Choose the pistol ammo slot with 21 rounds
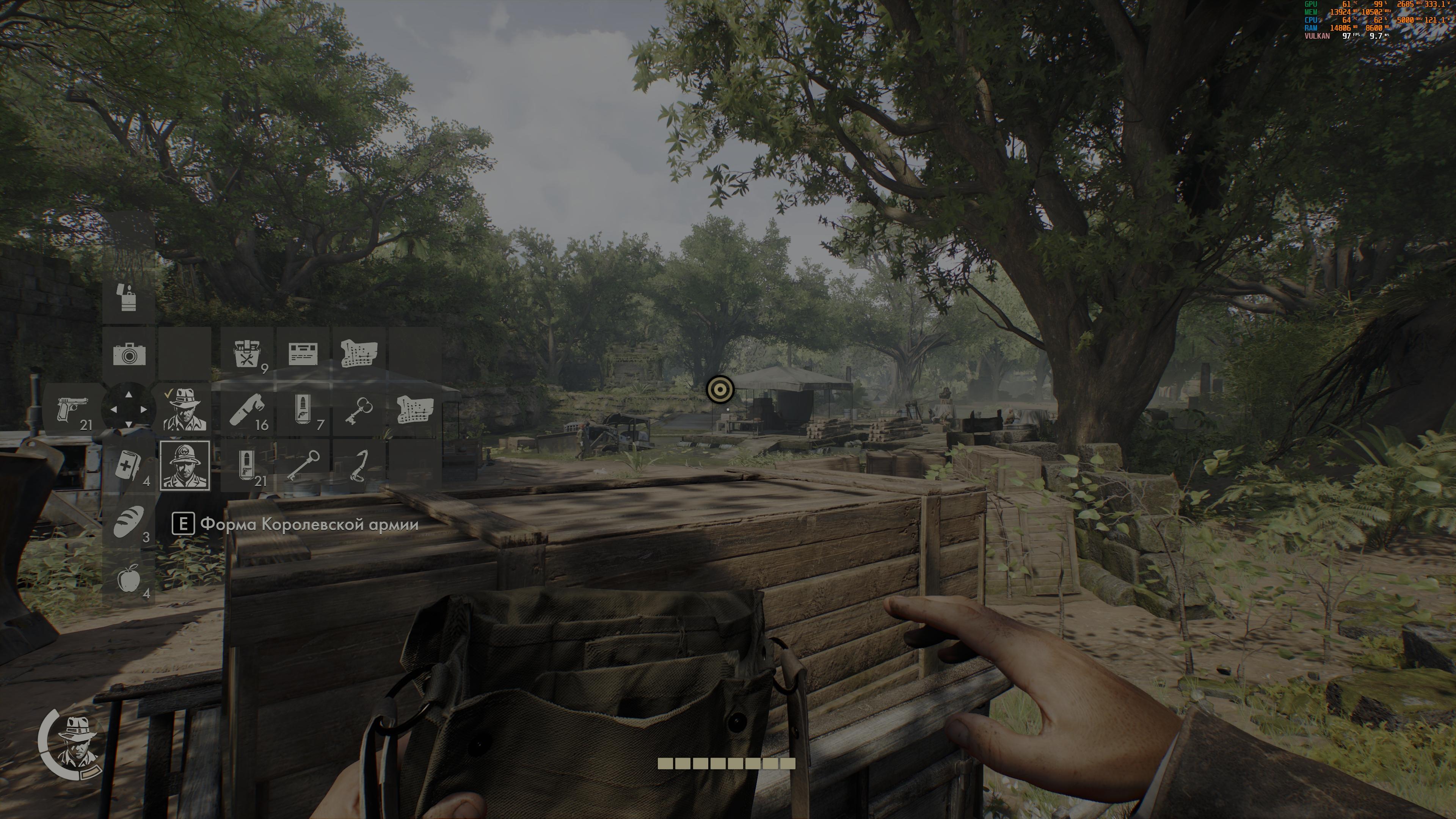 (247, 466)
